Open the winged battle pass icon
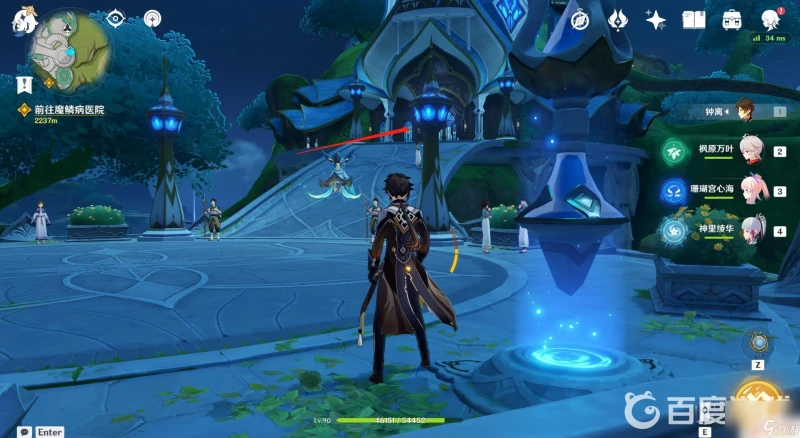Screen dimensions: 800x438 coord(618,20)
